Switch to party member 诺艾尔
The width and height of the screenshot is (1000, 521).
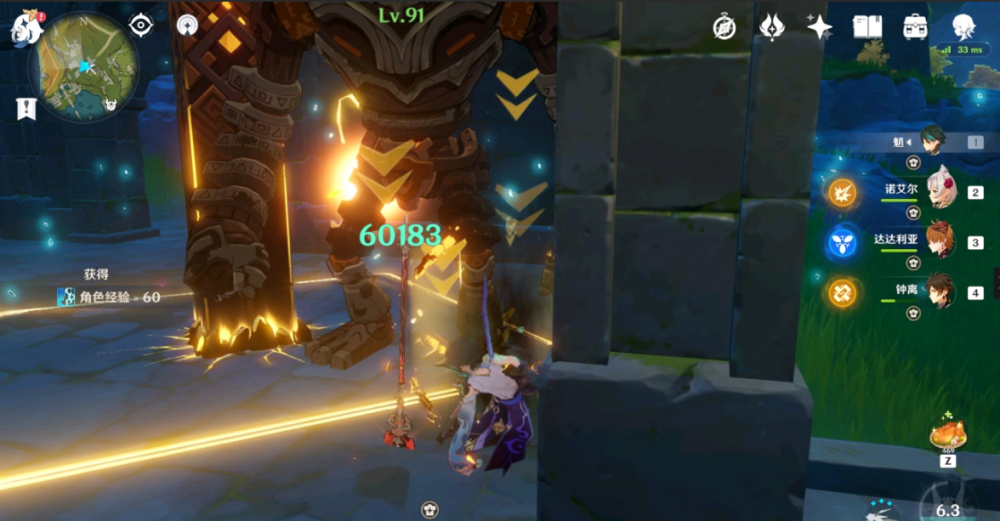941,190
